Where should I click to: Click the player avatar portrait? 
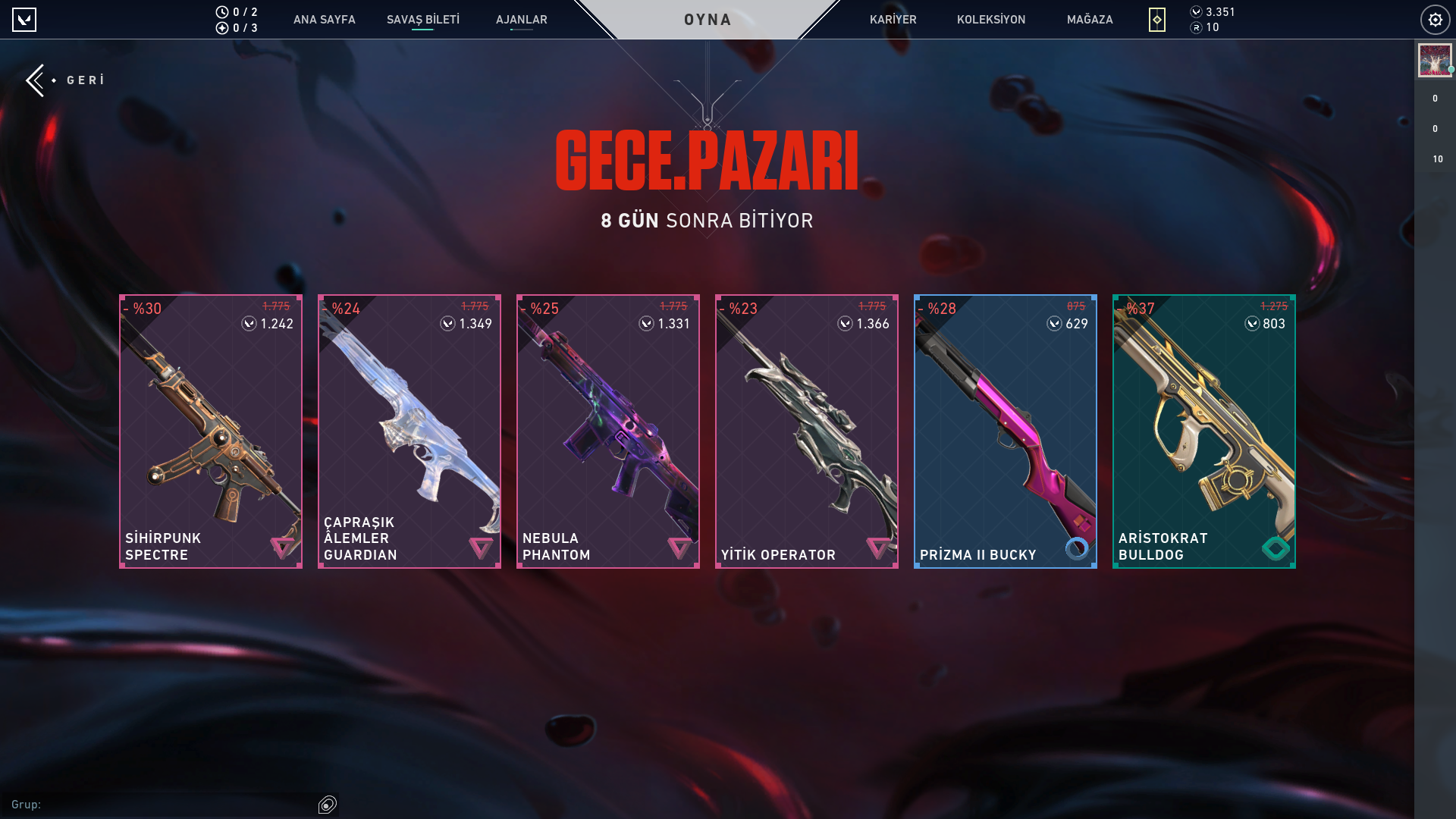tap(1434, 61)
